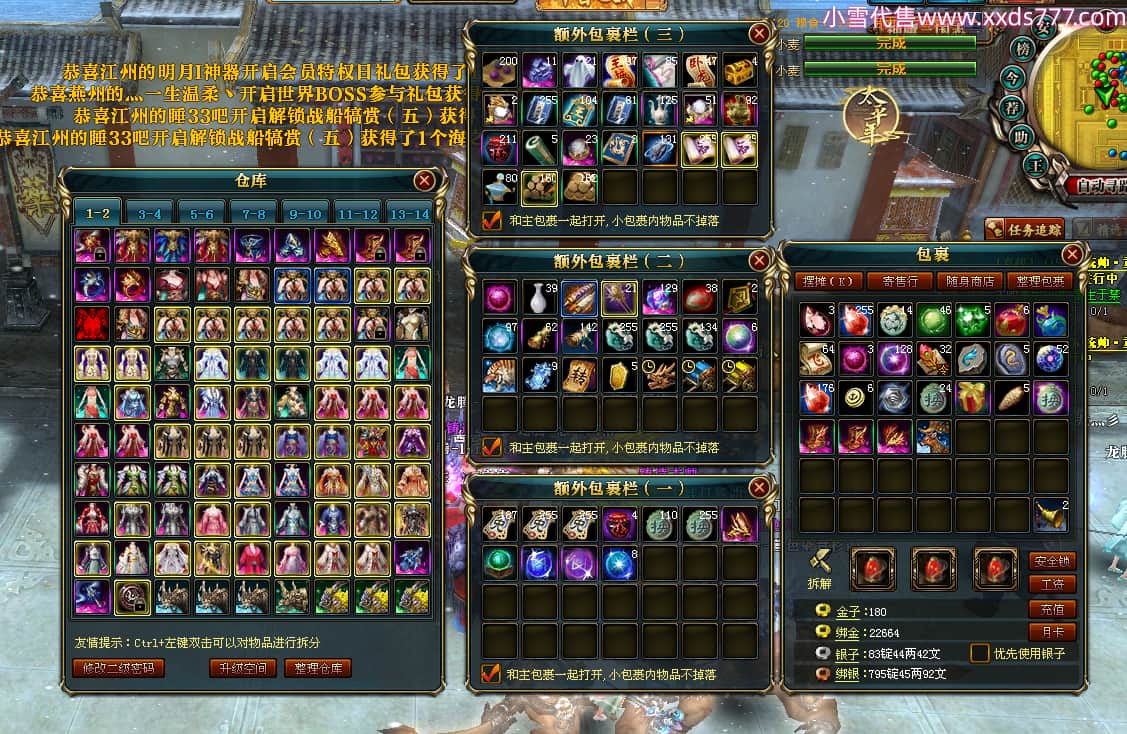Image resolution: width=1127 pixels, height=734 pixels.
Task: Open the 寄售行 consignment house
Action: [x=900, y=281]
